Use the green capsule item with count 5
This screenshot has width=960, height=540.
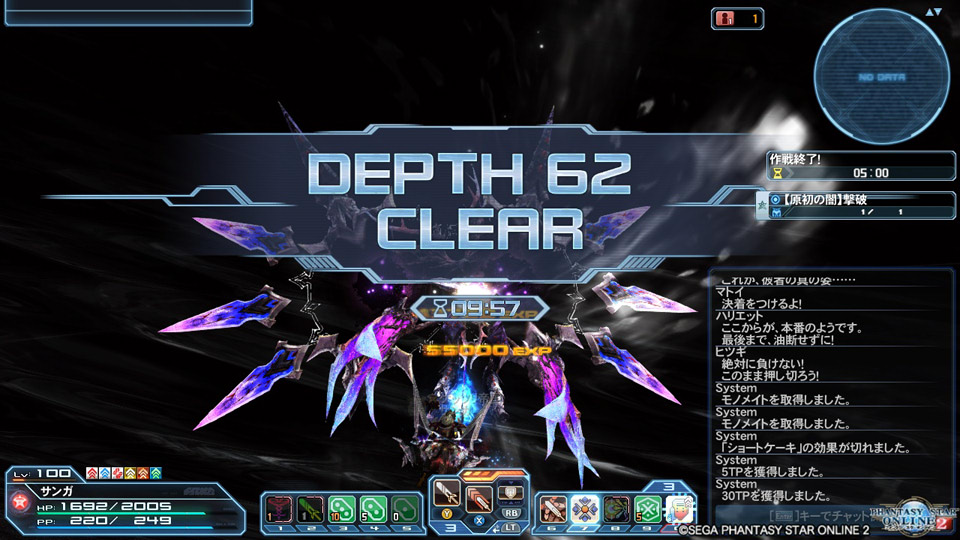coord(372,509)
